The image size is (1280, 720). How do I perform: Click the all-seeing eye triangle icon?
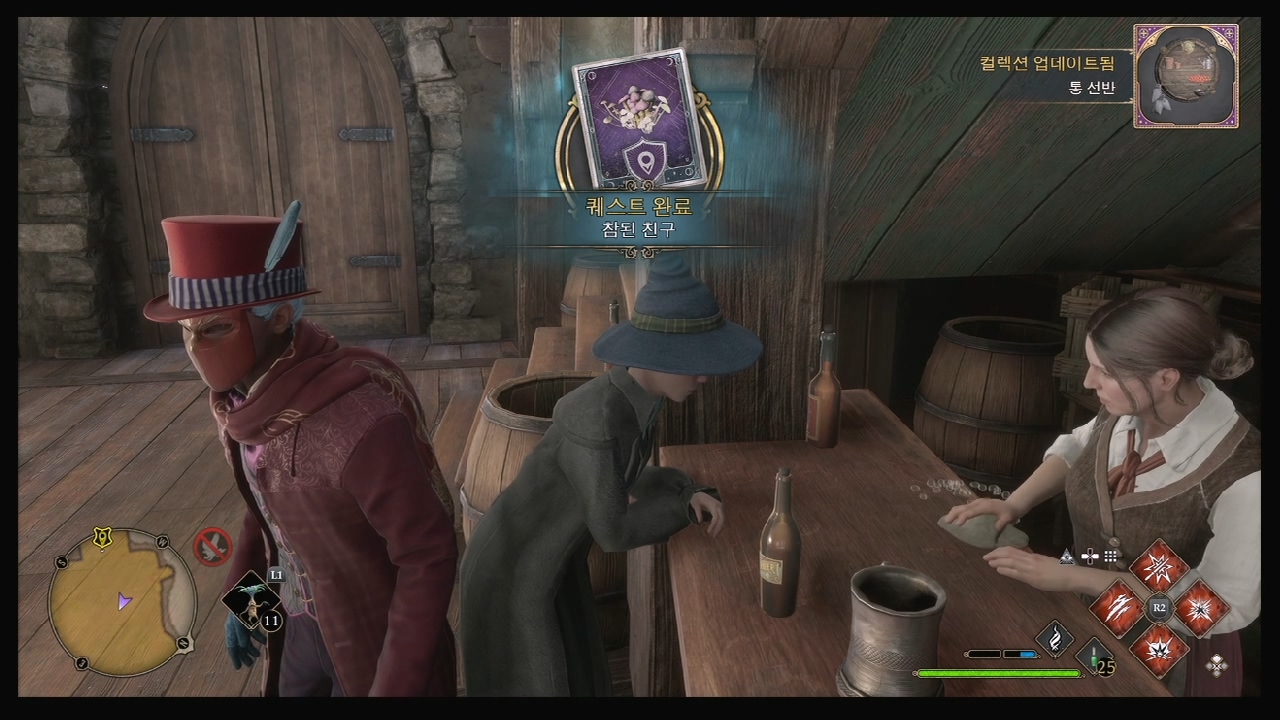tap(1067, 556)
